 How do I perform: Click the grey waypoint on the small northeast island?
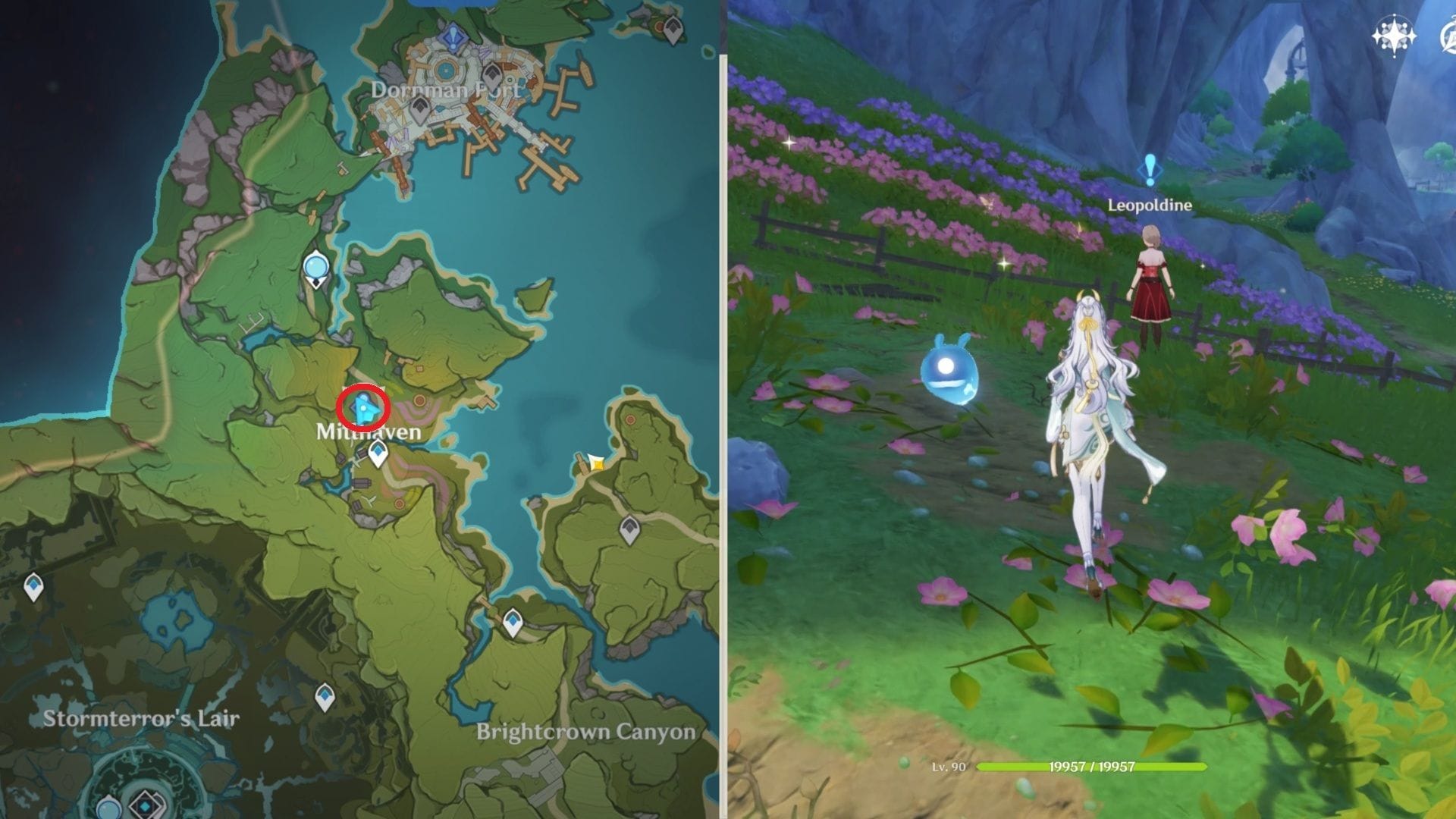point(672,30)
